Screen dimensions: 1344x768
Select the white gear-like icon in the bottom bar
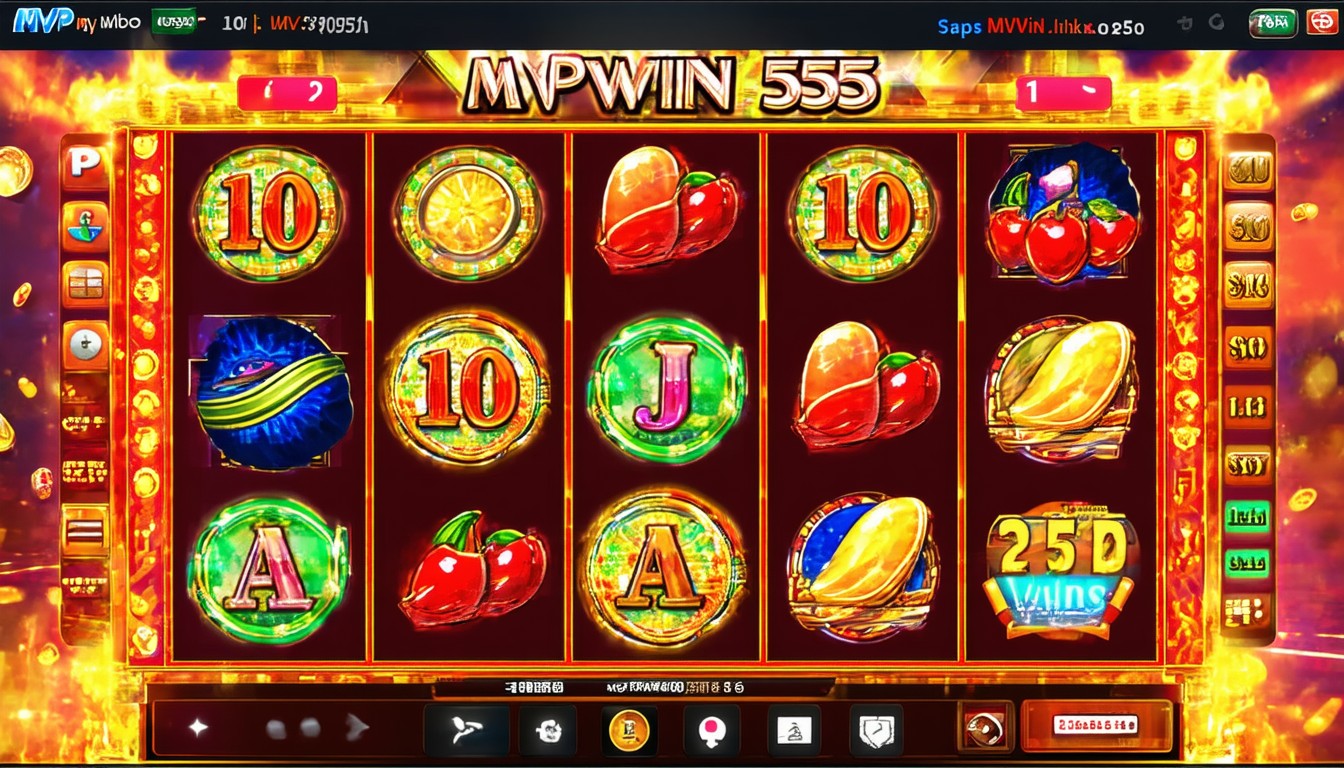point(547,730)
